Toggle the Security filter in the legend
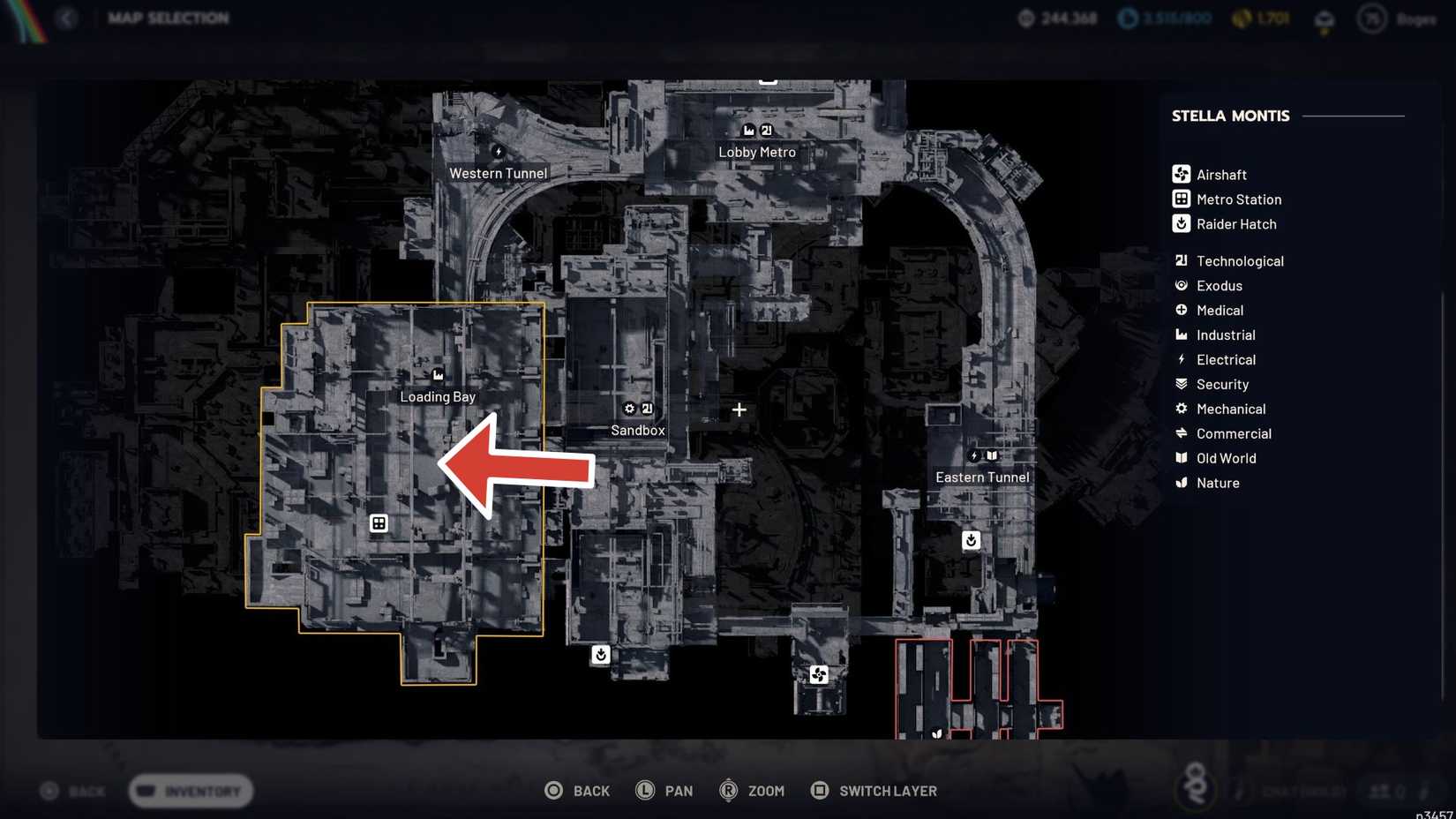1456x819 pixels. (x=1221, y=384)
